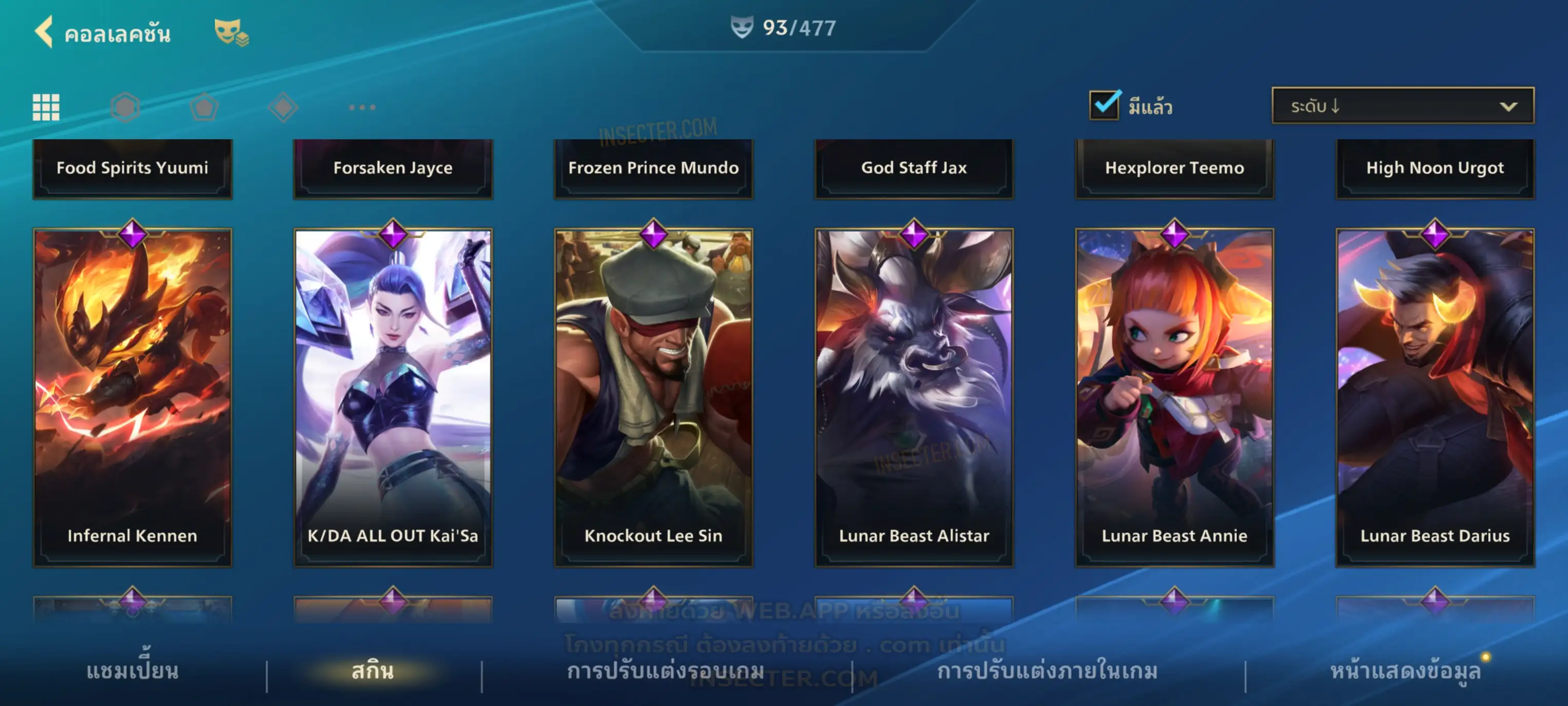Viewport: 1568px width, 706px height.
Task: Filter skins by the hexagon rarity icon
Action: (125, 107)
